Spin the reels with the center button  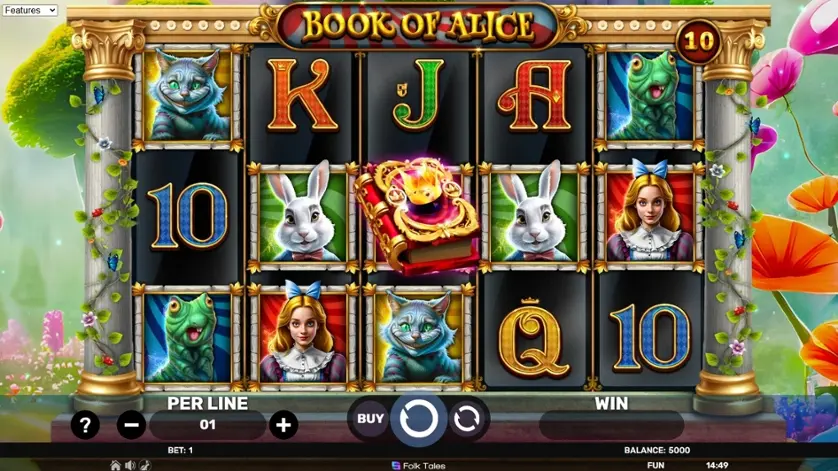pos(418,420)
